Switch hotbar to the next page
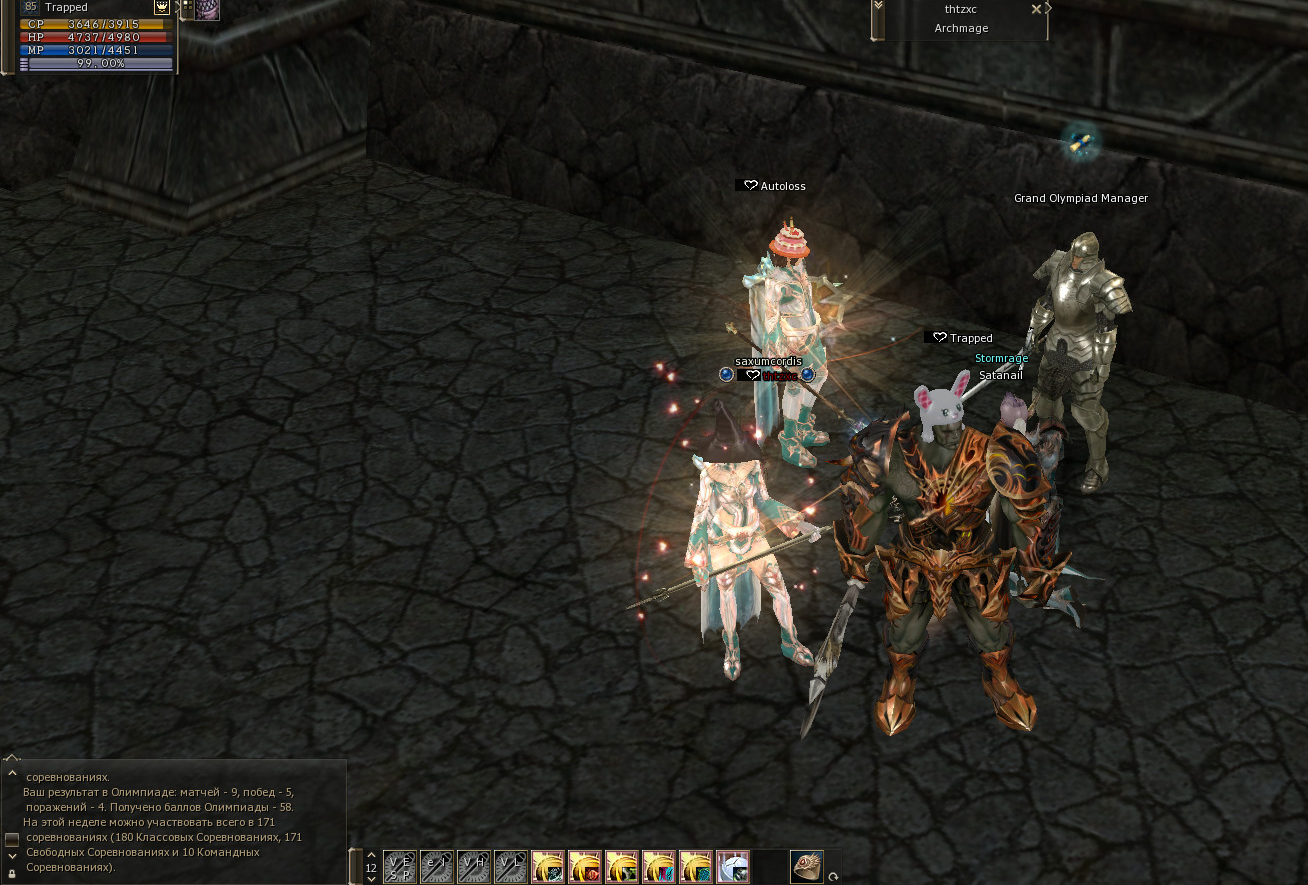Image resolution: width=1308 pixels, height=885 pixels. pos(372,879)
